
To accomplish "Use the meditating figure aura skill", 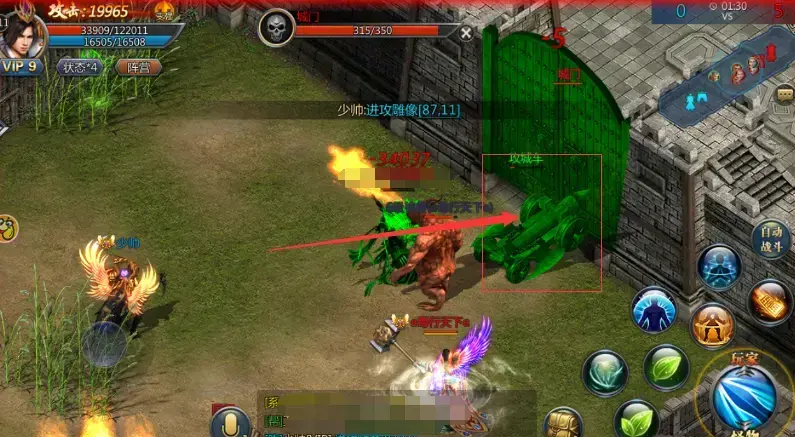I will coord(719,267).
